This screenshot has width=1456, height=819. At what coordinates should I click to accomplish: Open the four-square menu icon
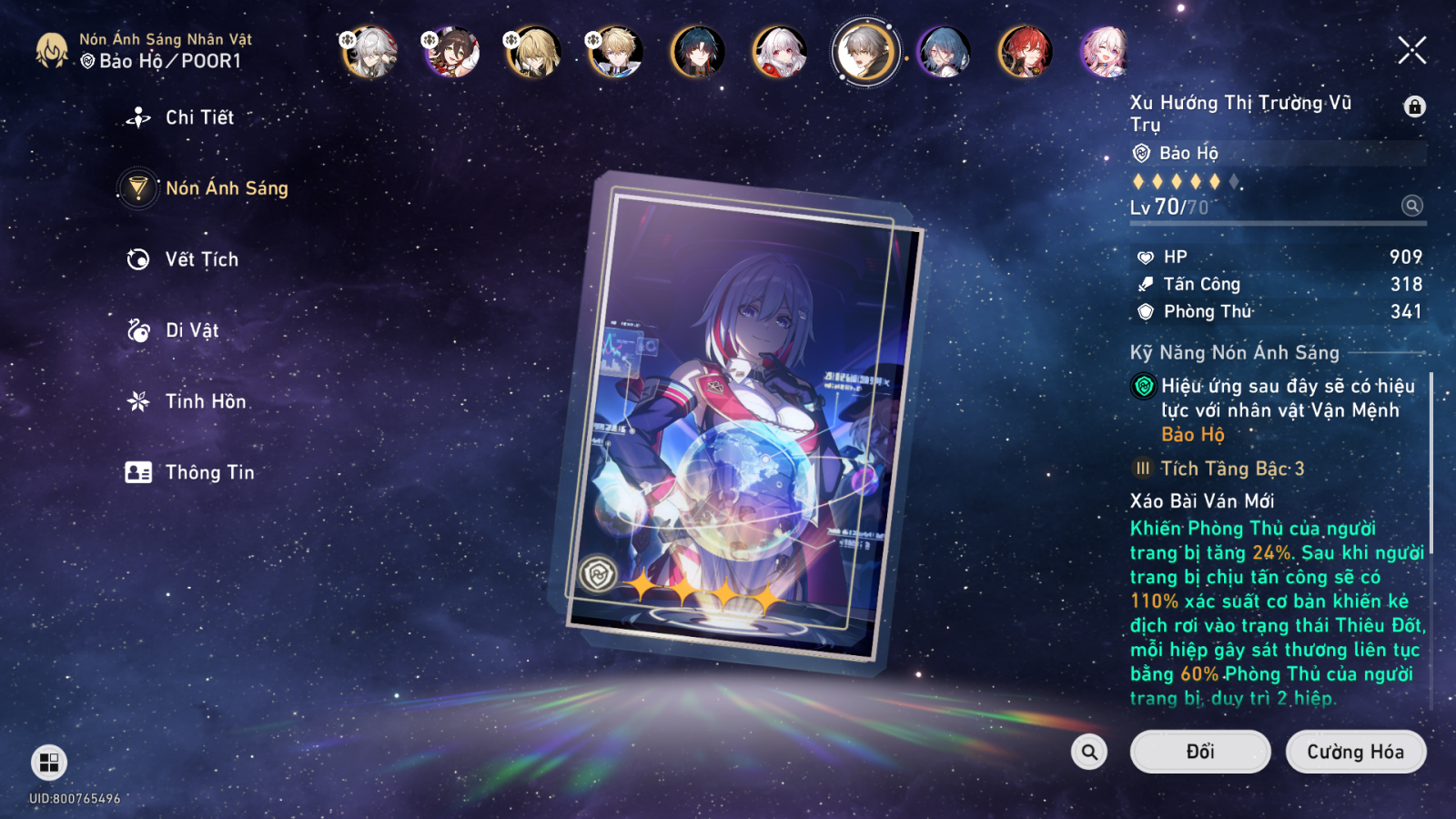(49, 763)
